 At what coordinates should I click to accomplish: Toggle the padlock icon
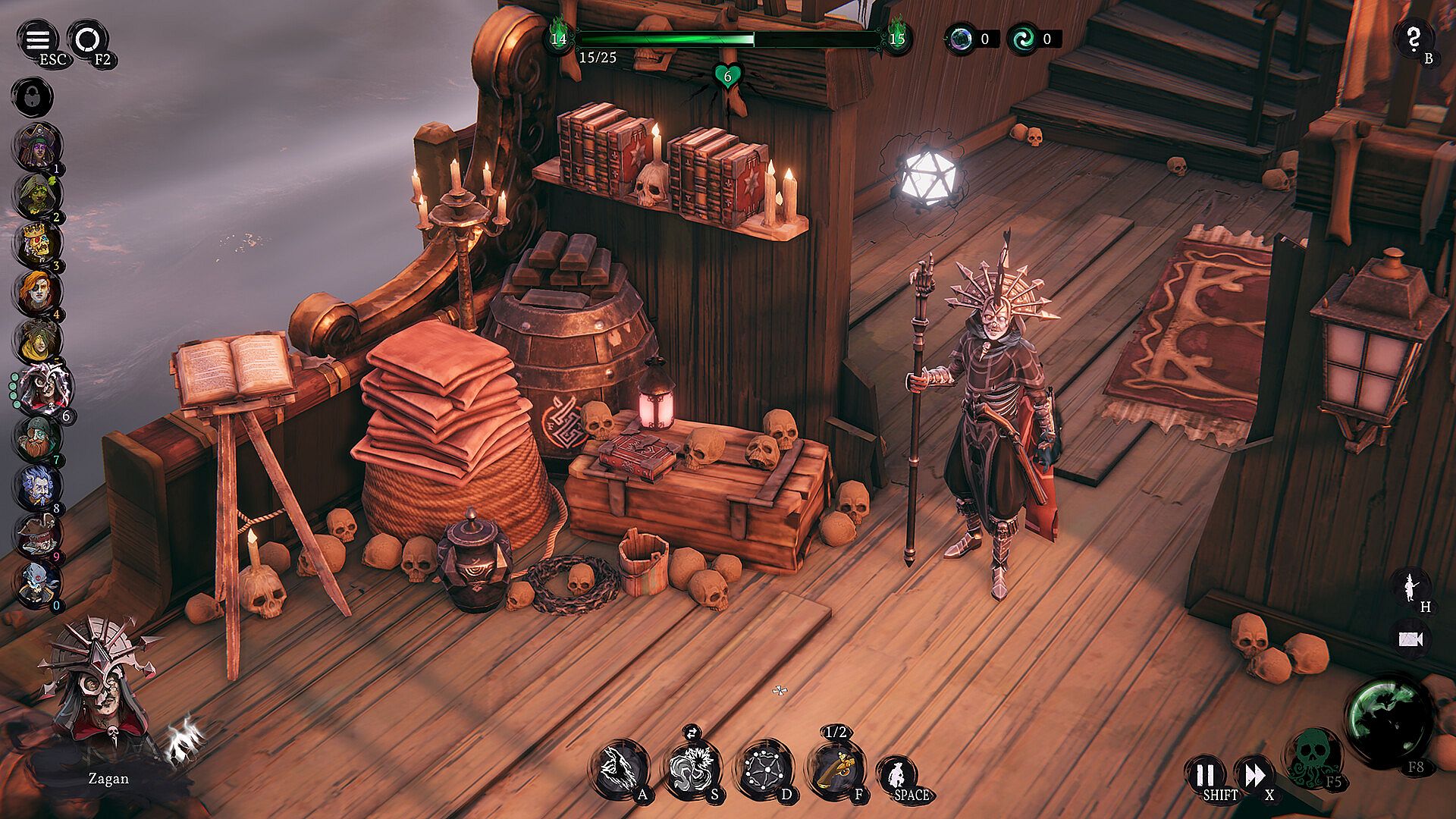tap(33, 97)
